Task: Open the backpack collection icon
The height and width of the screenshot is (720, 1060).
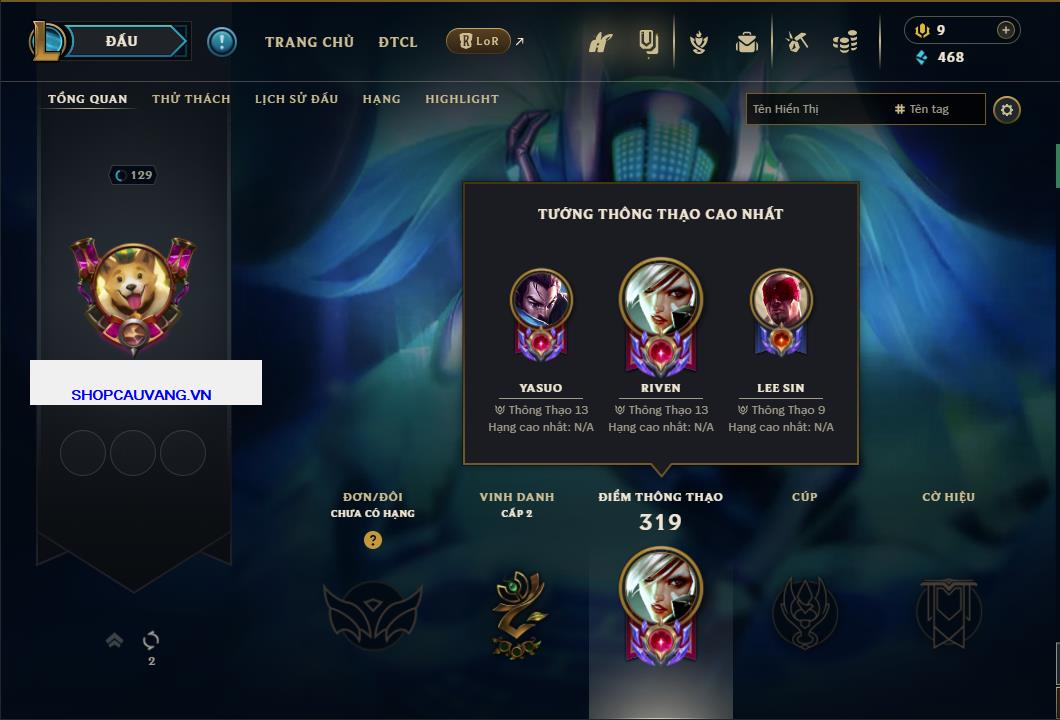Action: (x=746, y=42)
